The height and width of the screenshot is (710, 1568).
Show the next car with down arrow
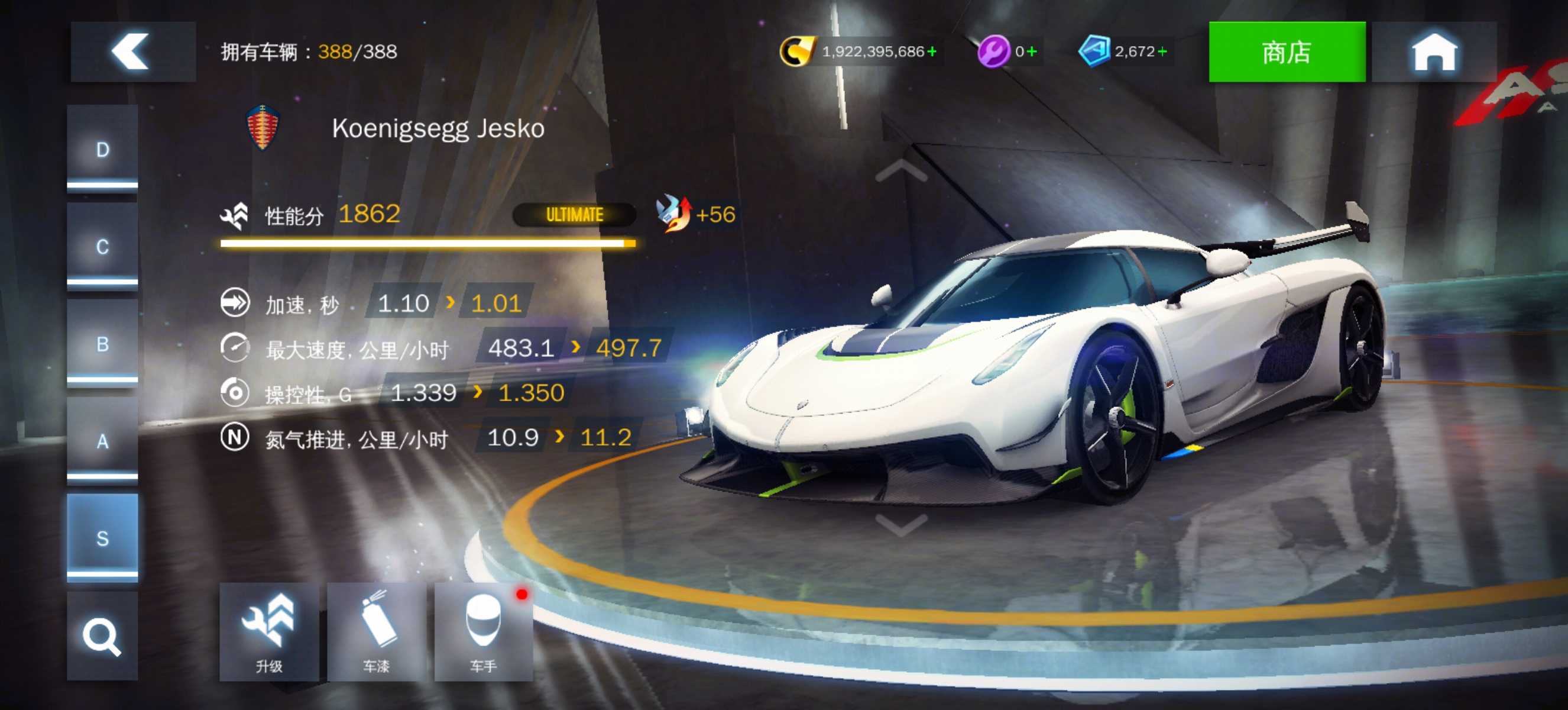901,524
